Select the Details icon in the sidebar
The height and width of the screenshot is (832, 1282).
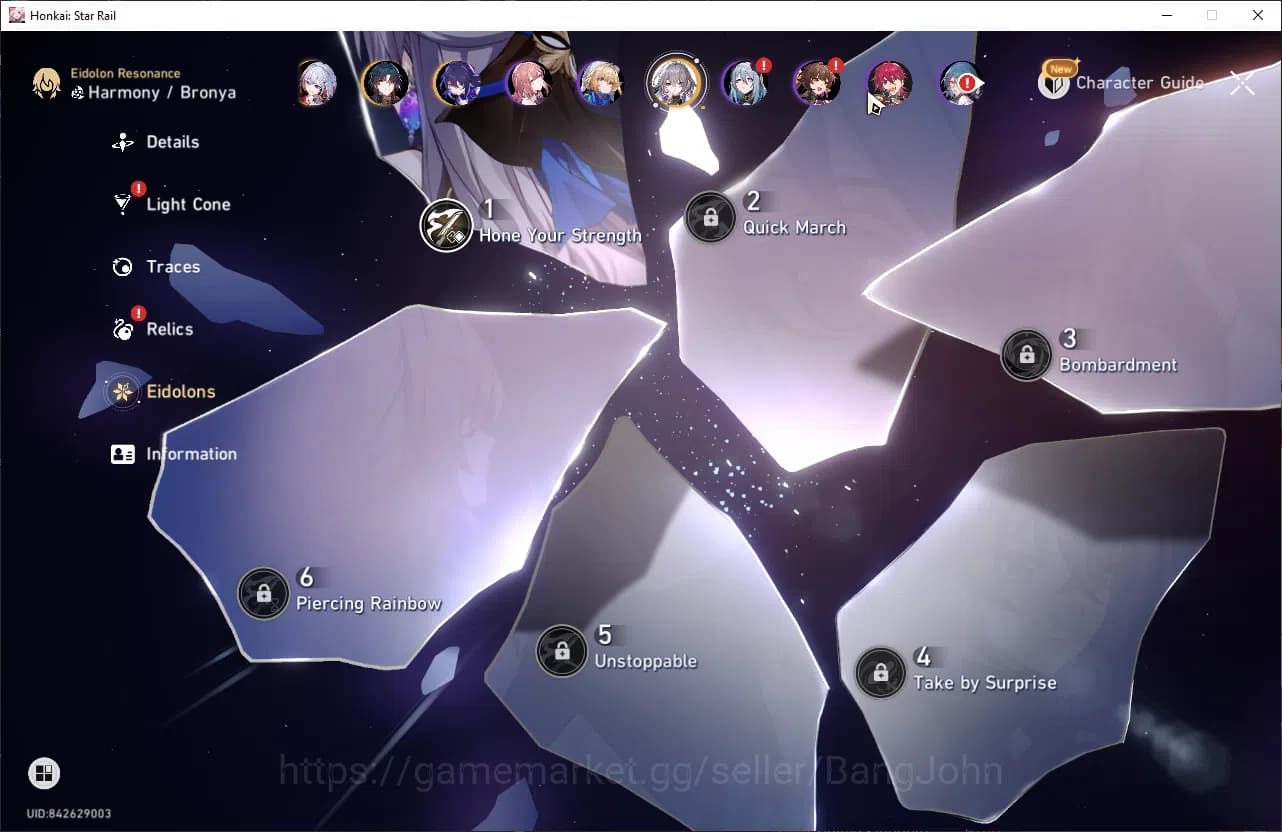(x=122, y=142)
